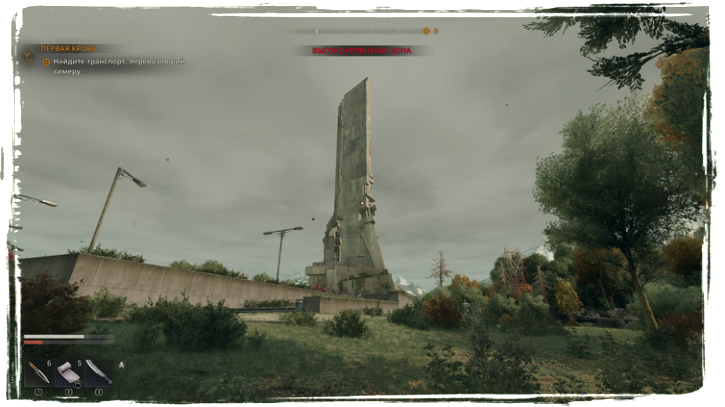Equip the machete blade slot

tap(97, 373)
